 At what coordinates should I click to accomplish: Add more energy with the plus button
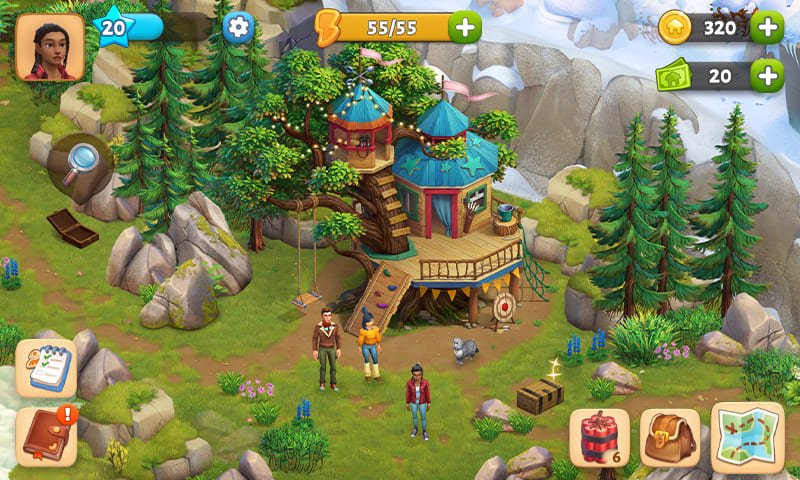pos(464,27)
